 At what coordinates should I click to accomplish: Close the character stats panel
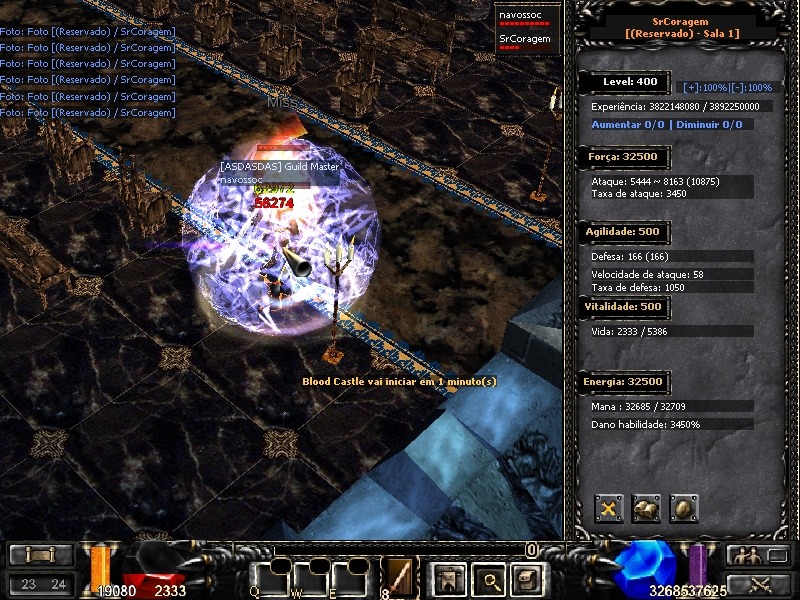609,509
